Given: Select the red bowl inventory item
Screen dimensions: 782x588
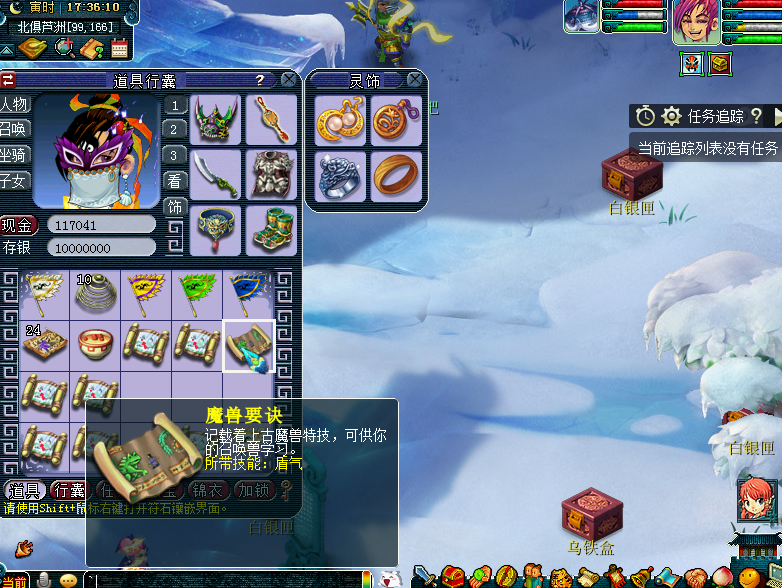Looking at the screenshot, I should (96, 345).
